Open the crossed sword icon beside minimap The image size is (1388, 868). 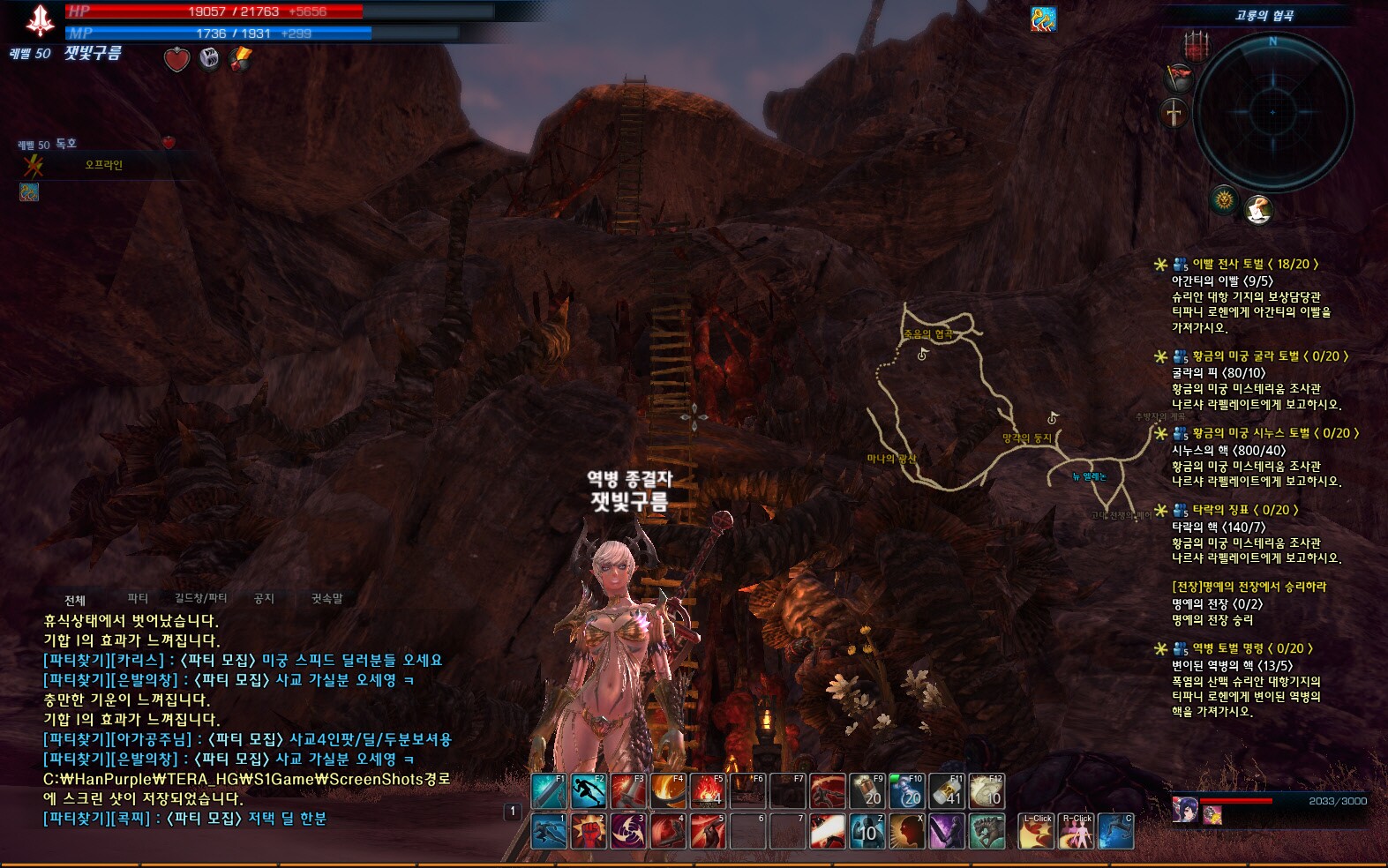pos(1174,113)
